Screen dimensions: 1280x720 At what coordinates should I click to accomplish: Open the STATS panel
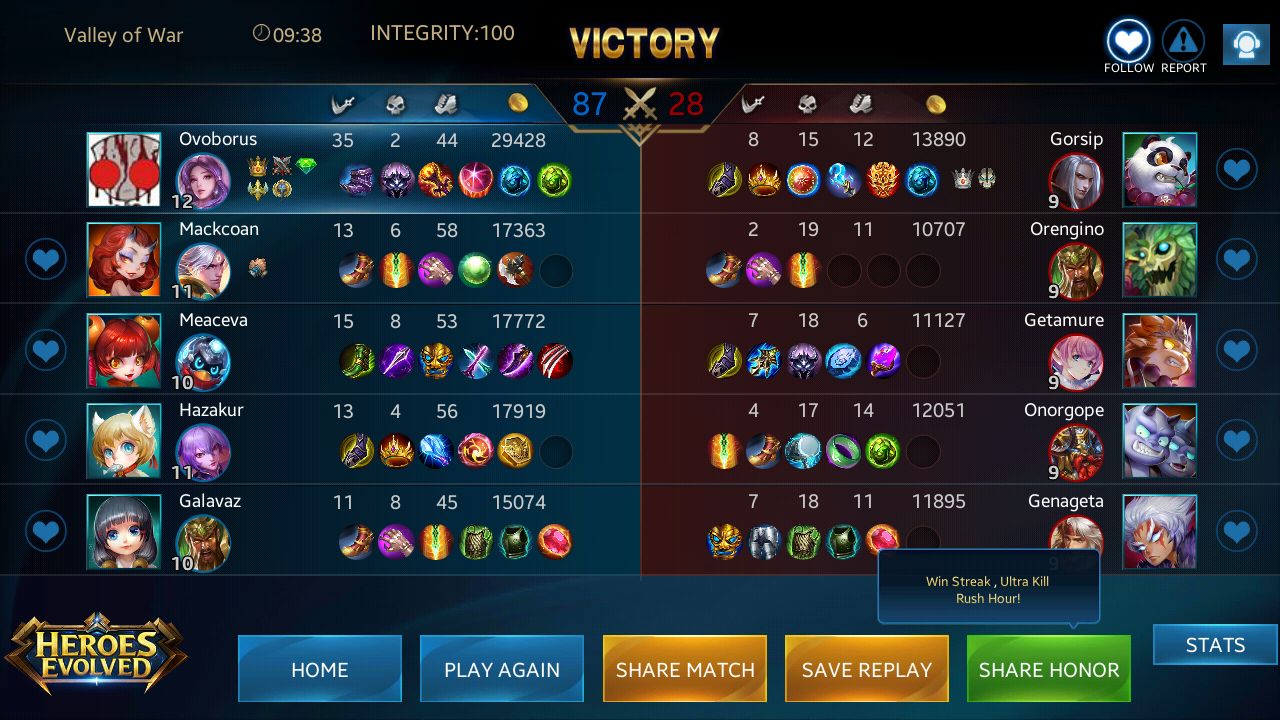[x=1215, y=645]
